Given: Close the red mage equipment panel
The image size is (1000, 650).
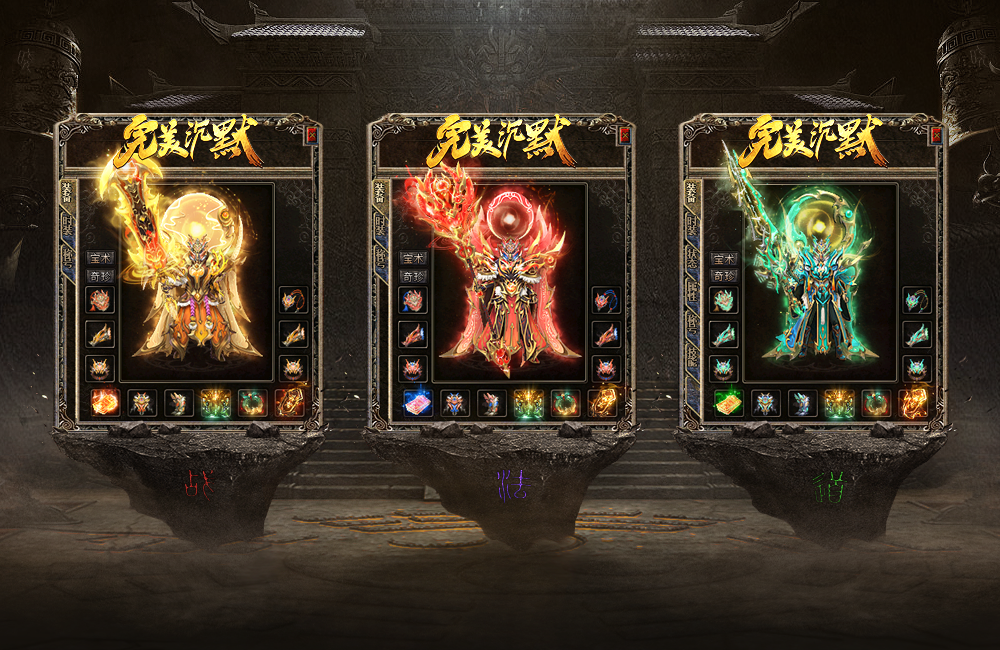Looking at the screenshot, I should point(624,135).
